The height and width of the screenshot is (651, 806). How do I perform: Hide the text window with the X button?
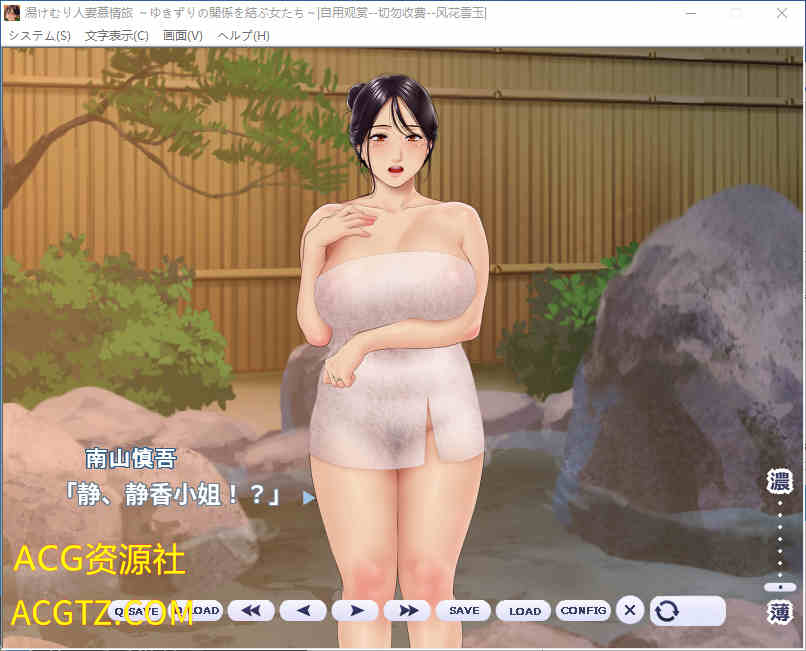tap(629, 609)
